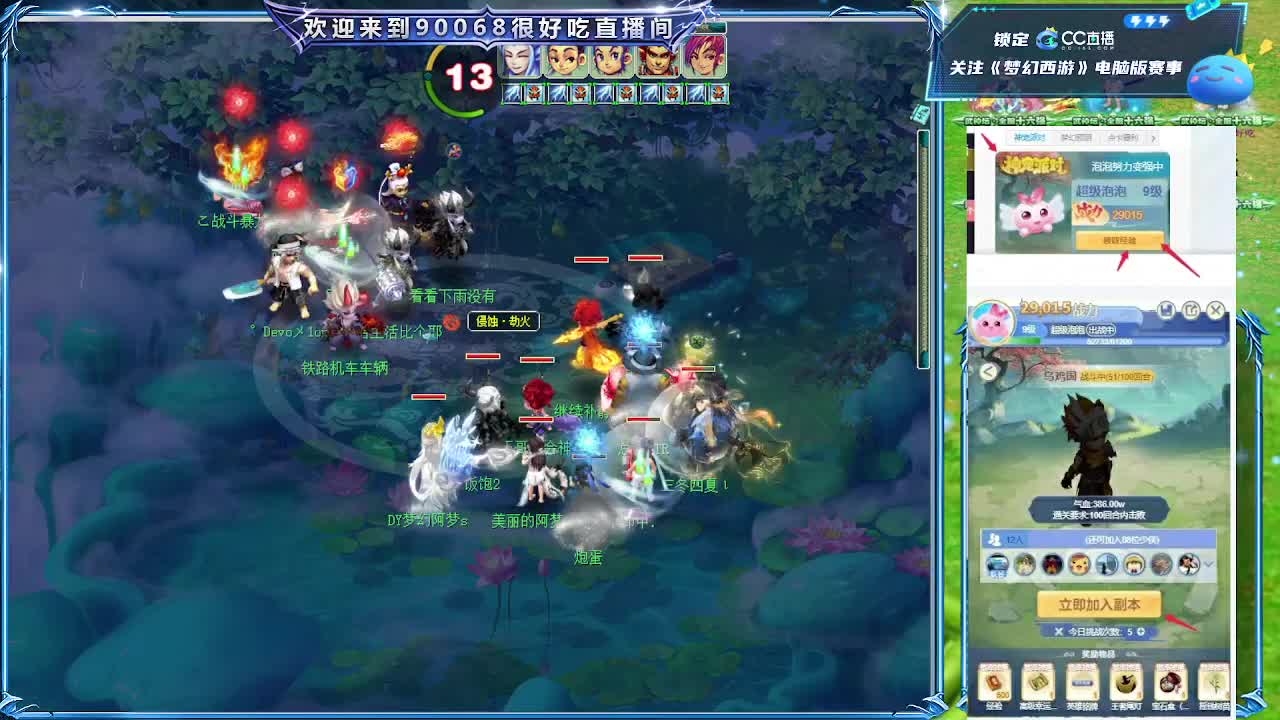Switch to the 梦幻涡团 tab
The height and width of the screenshot is (720, 1280).
click(x=1076, y=139)
